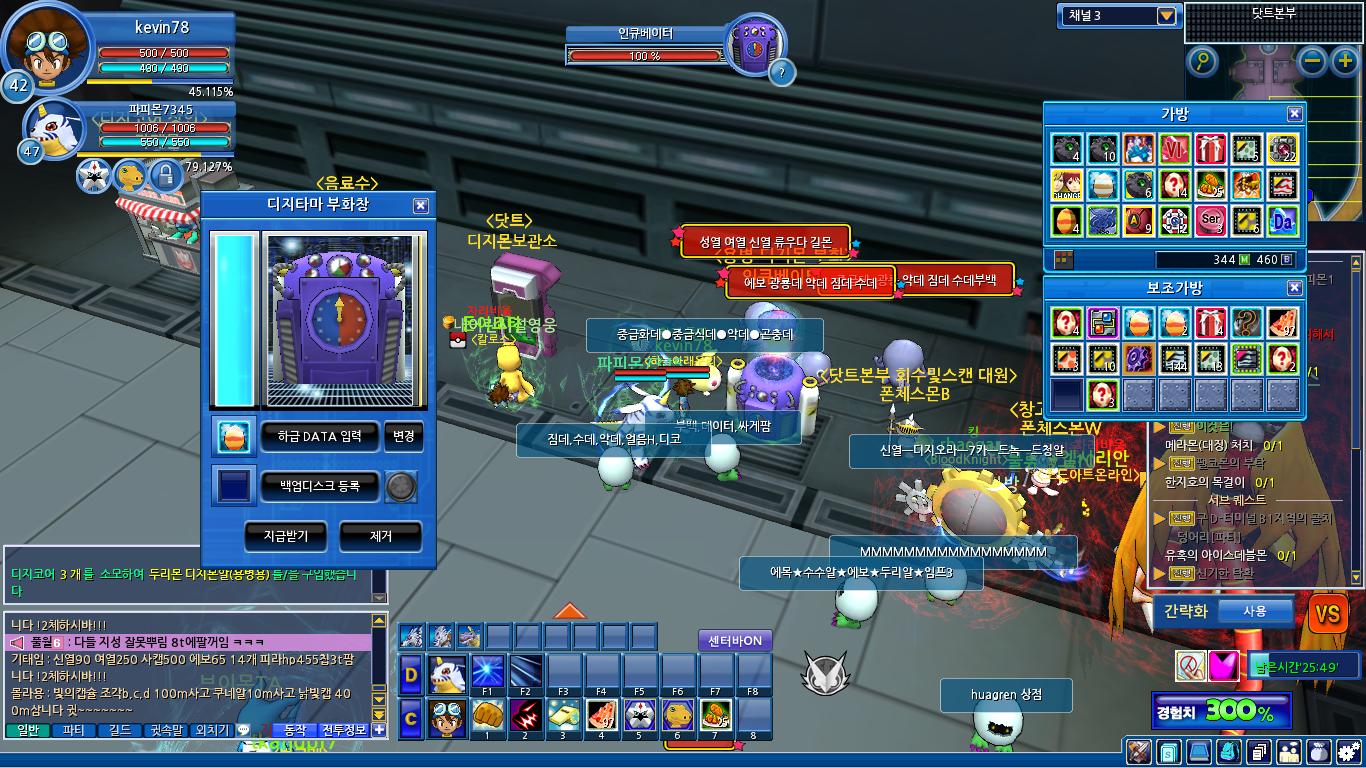The width and height of the screenshot is (1366, 768).
Task: Click the 사용 button beside 간략화
Action: pyautogui.click(x=1254, y=611)
